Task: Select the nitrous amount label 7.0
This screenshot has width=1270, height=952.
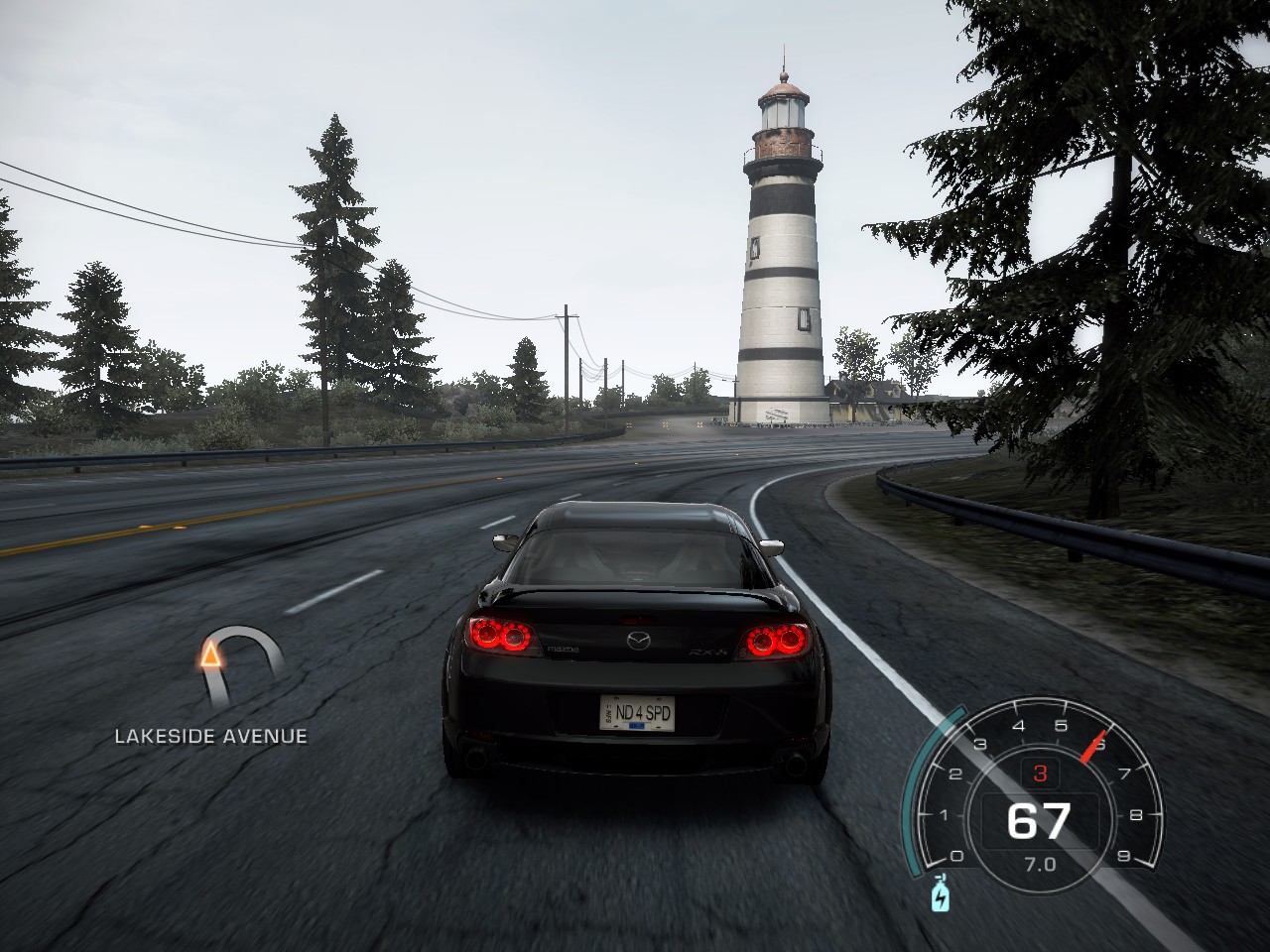Action: 1039,863
